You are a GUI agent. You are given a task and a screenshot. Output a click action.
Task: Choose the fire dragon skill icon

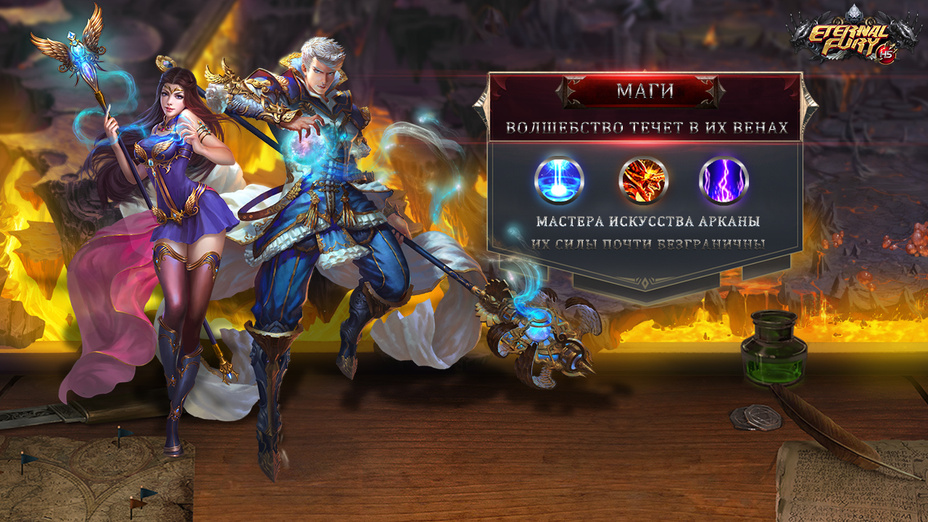(642, 180)
